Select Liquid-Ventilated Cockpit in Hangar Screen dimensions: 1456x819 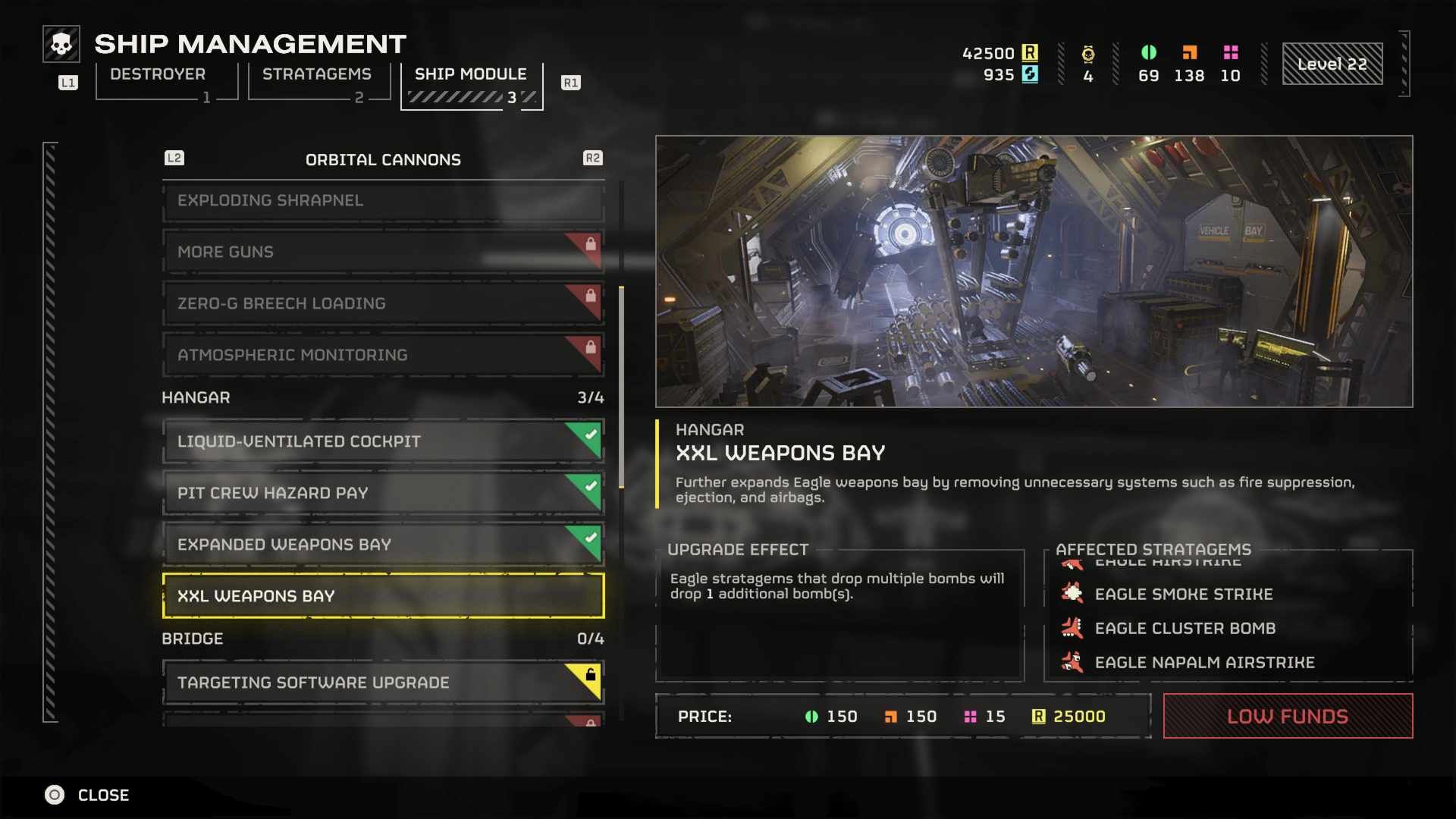tap(383, 442)
